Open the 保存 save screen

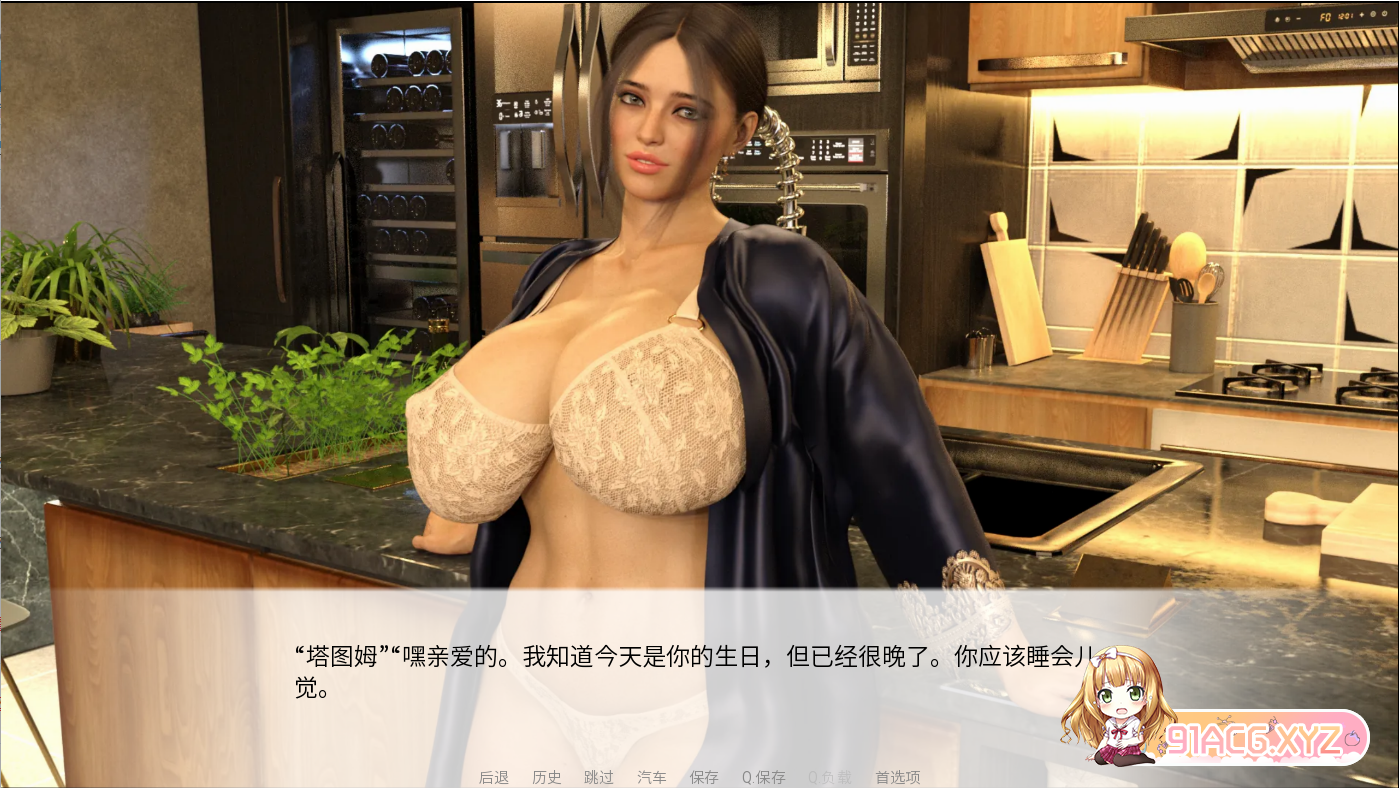(x=703, y=777)
